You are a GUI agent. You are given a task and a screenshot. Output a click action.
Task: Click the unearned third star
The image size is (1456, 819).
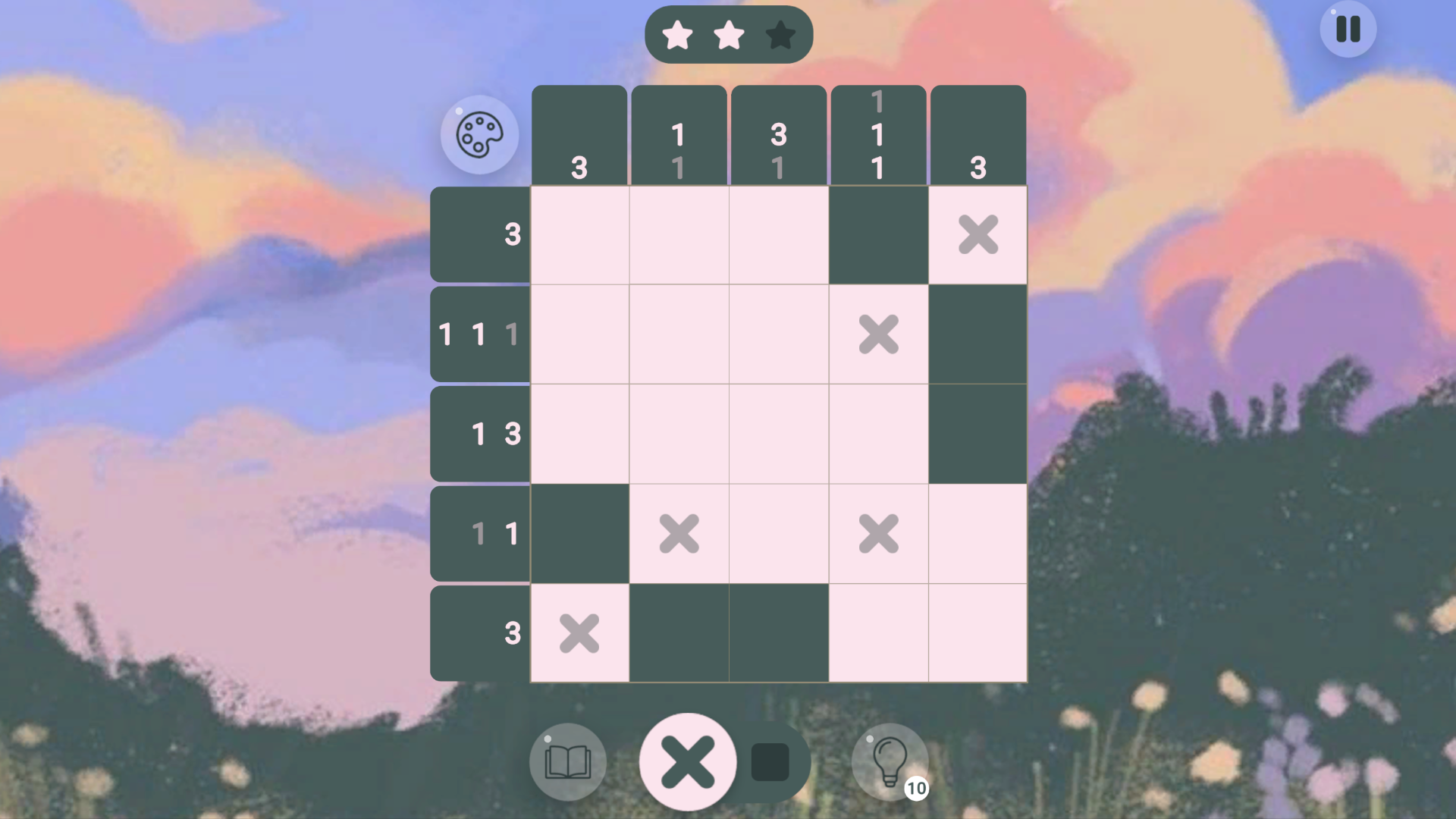780,33
